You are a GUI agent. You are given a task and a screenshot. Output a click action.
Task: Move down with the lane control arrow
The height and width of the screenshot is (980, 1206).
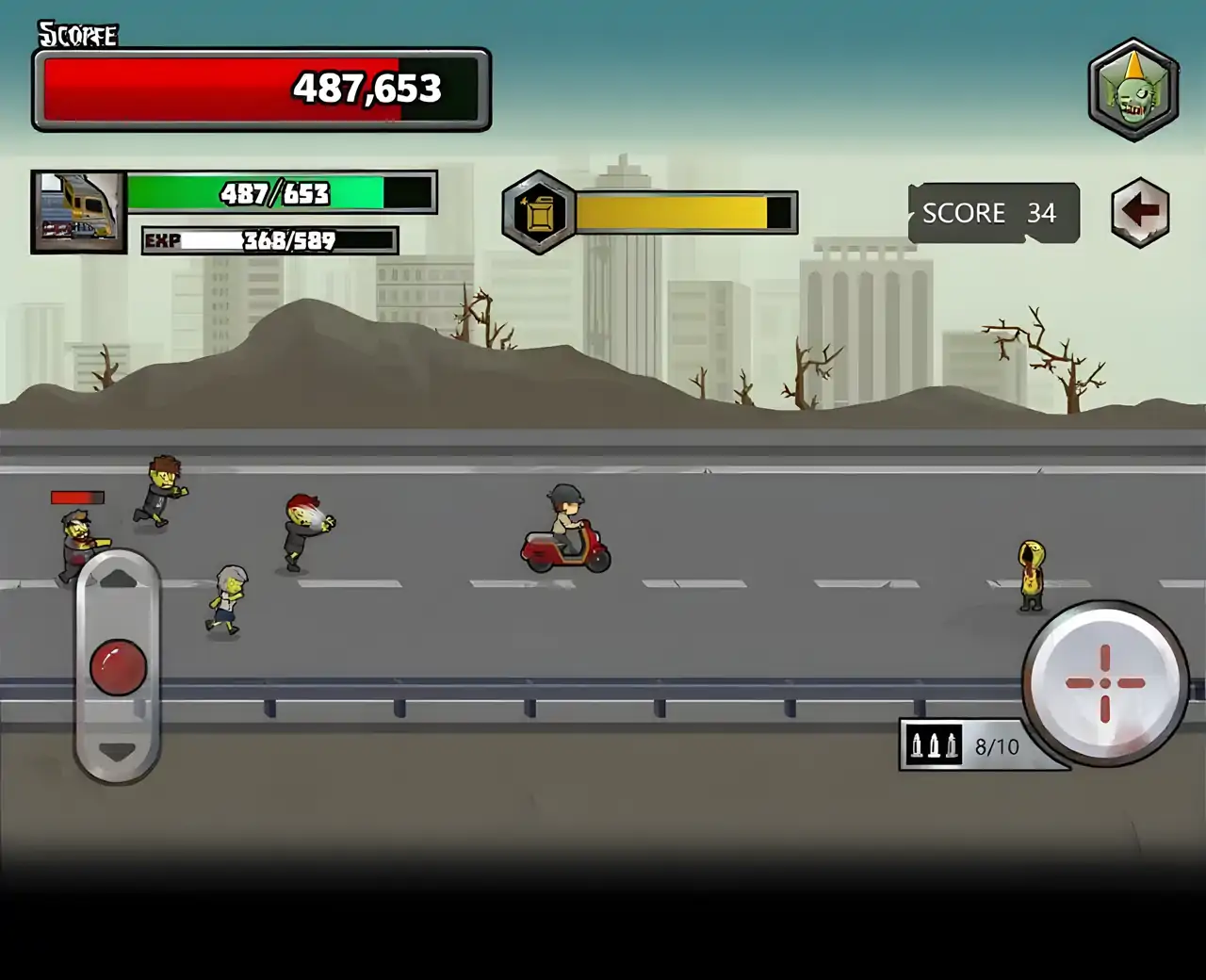[118, 752]
